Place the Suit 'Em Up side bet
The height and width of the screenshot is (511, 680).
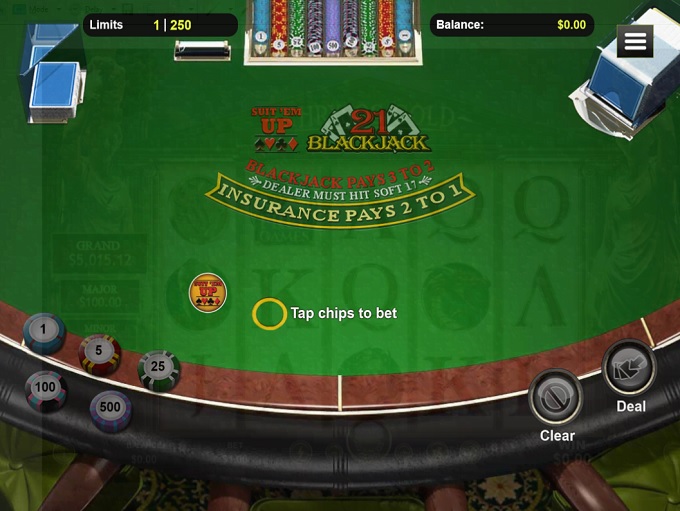[x=208, y=294]
